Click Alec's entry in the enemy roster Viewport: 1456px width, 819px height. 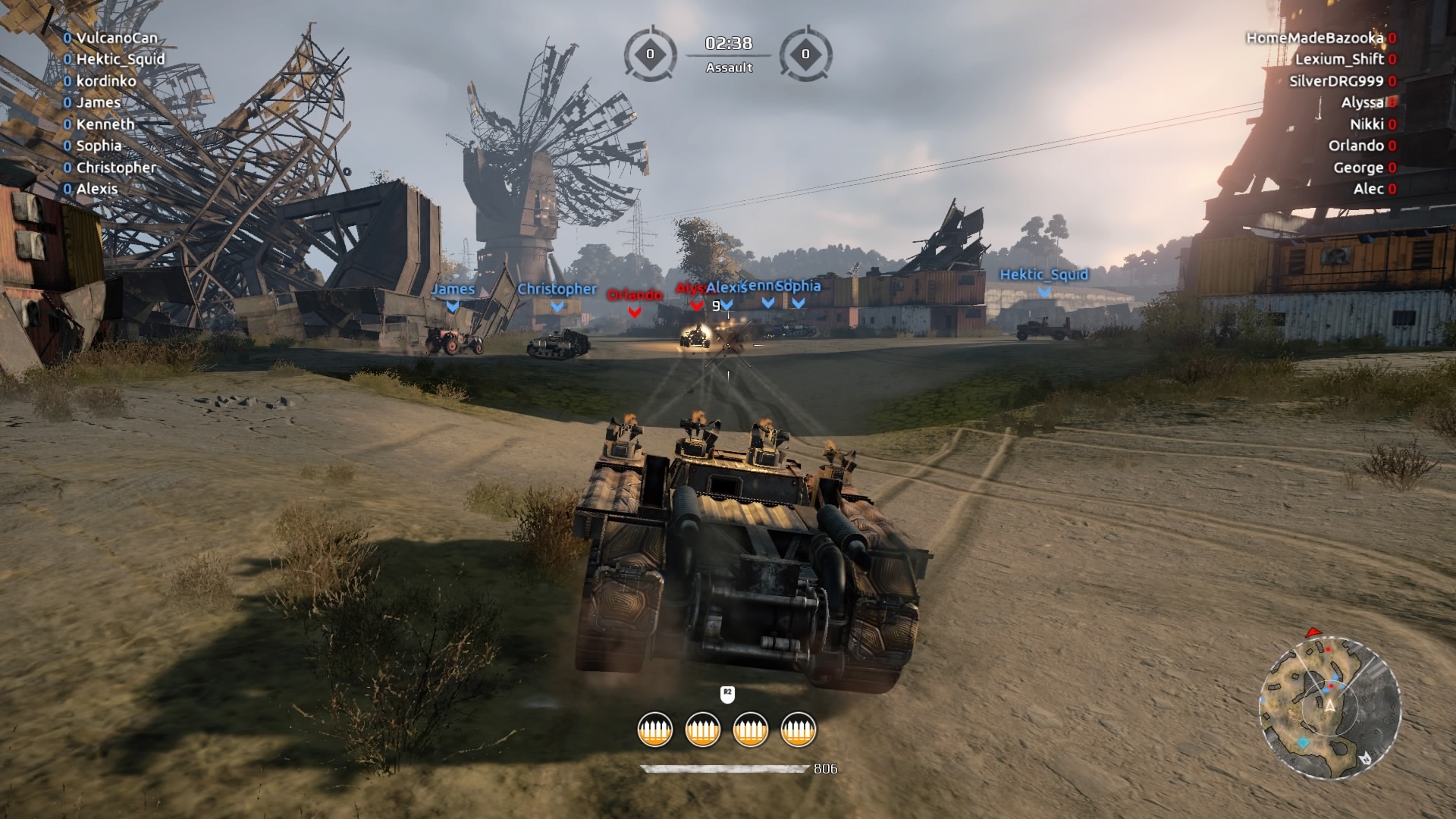(x=1368, y=189)
